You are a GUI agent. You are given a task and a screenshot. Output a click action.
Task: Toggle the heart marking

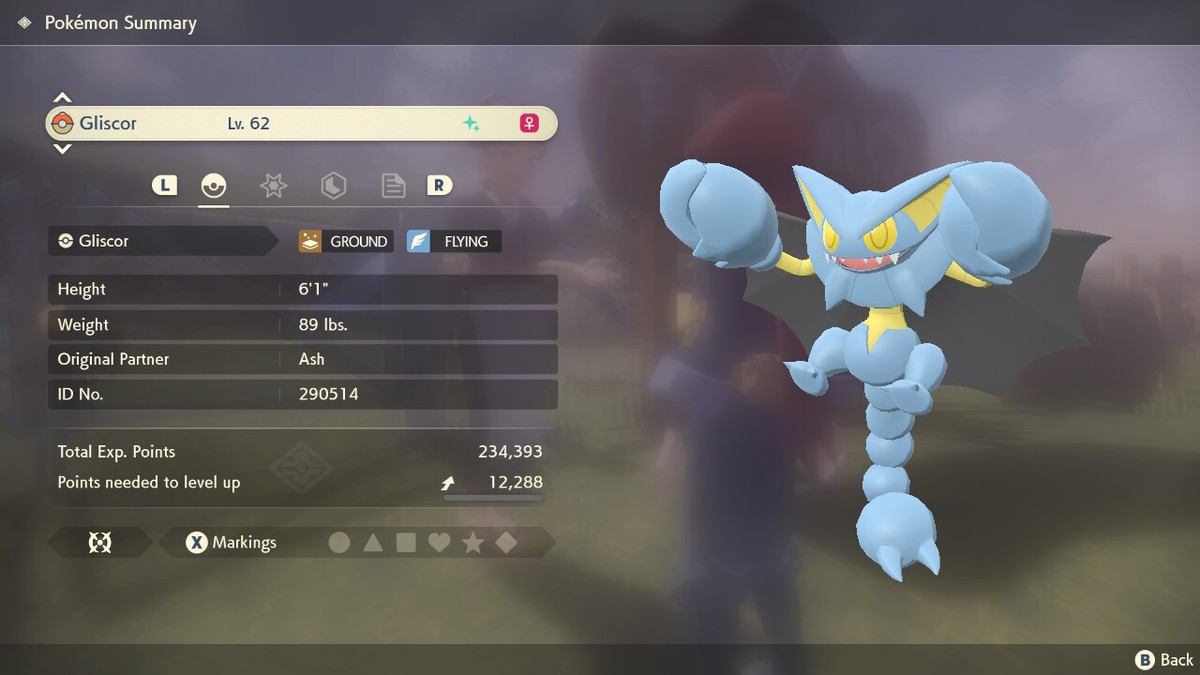point(439,543)
